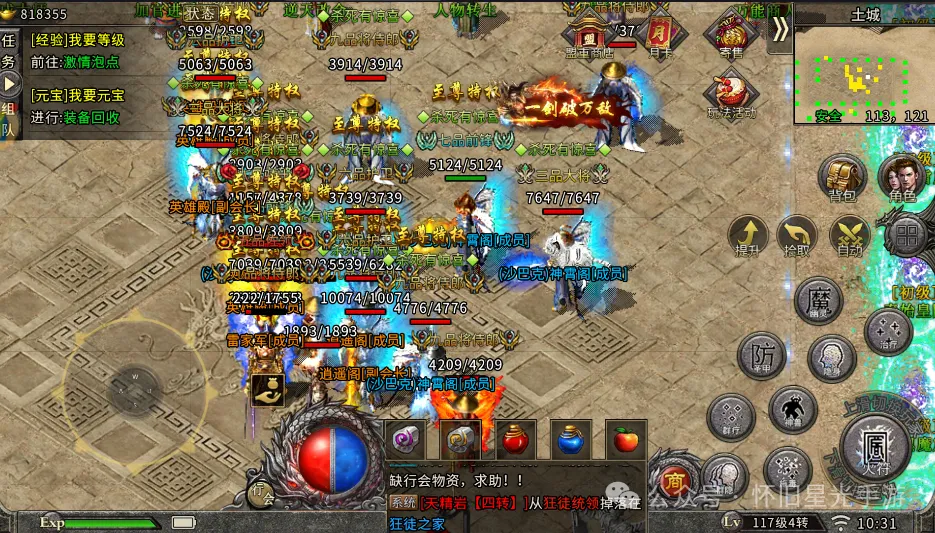Open the 盟重商店 shop icon

tap(589, 38)
